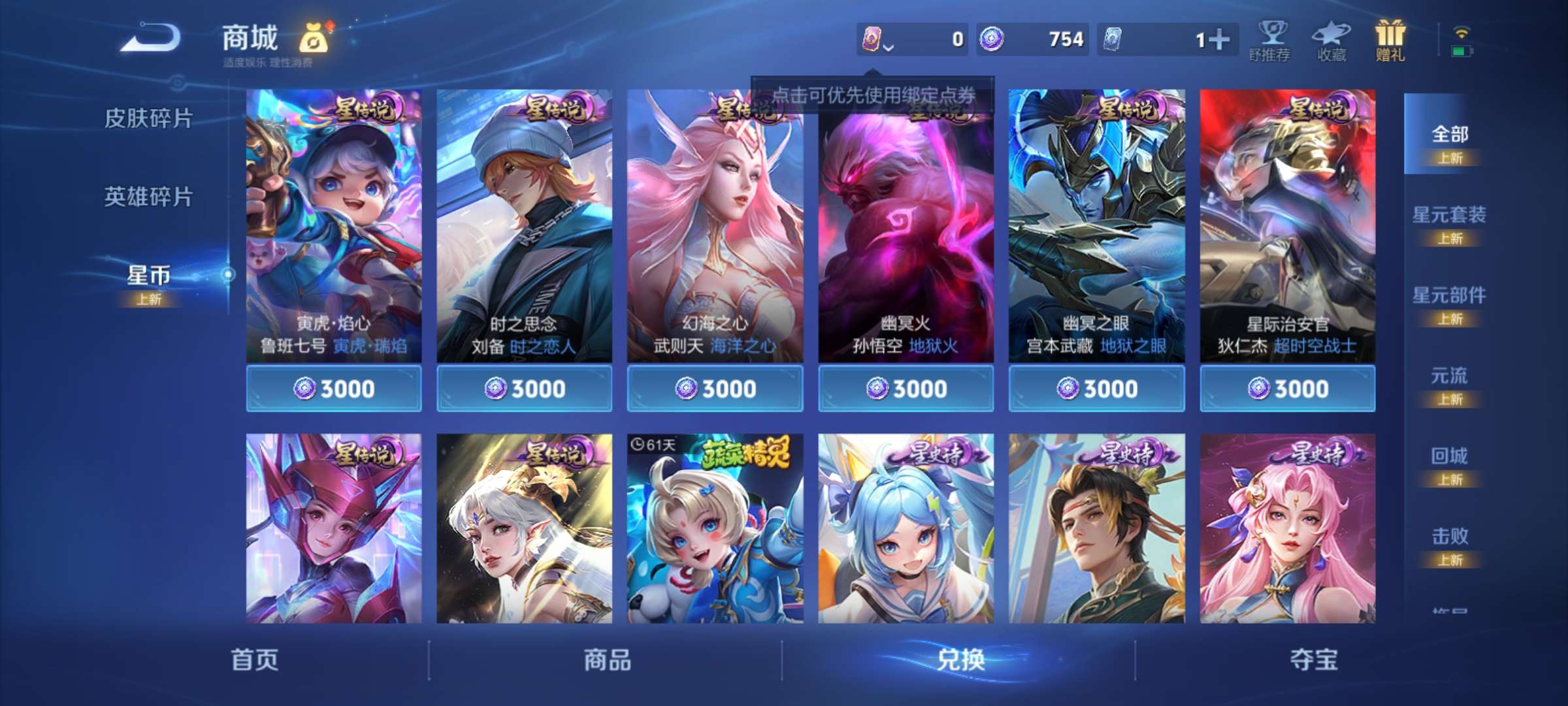Tap the 3000 price button under 星际治安官

pos(1287,388)
